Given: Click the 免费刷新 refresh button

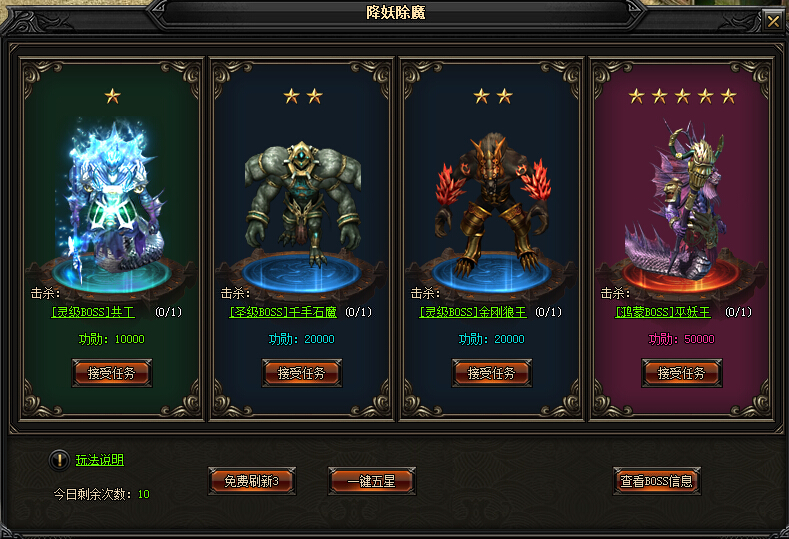Looking at the screenshot, I should [x=252, y=481].
